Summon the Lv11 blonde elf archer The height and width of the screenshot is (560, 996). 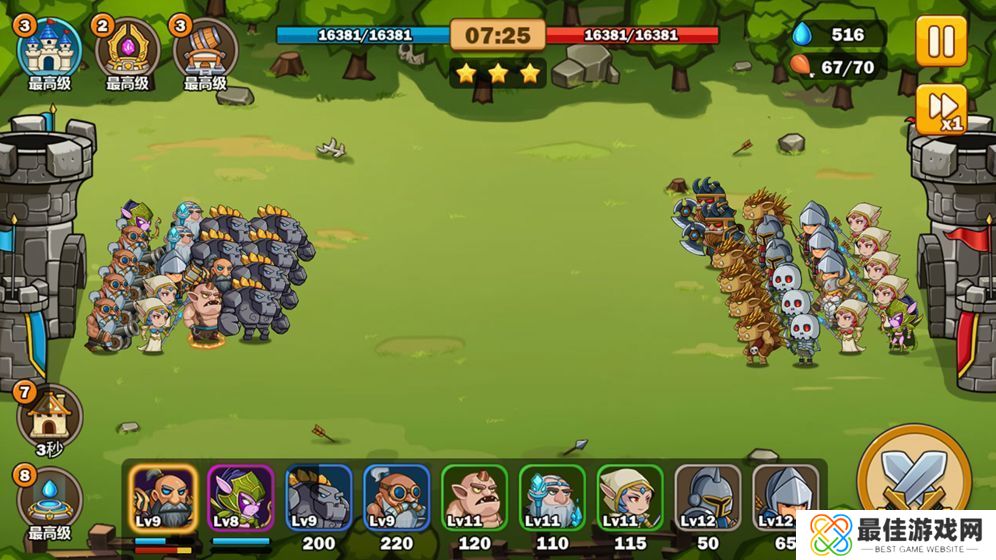tap(631, 497)
